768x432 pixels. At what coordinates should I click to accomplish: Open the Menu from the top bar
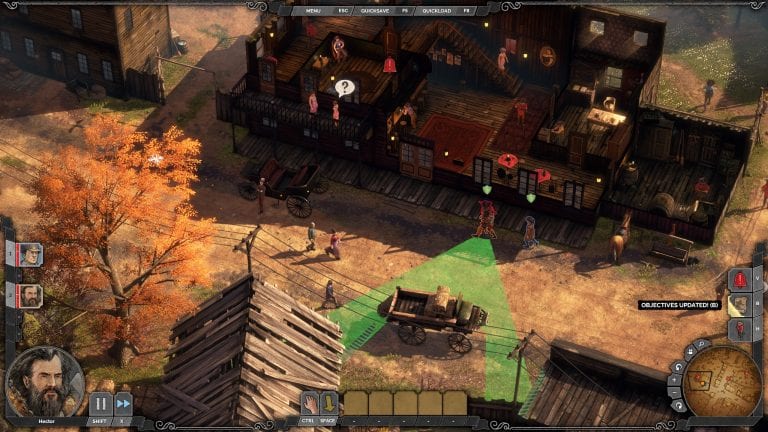click(315, 9)
